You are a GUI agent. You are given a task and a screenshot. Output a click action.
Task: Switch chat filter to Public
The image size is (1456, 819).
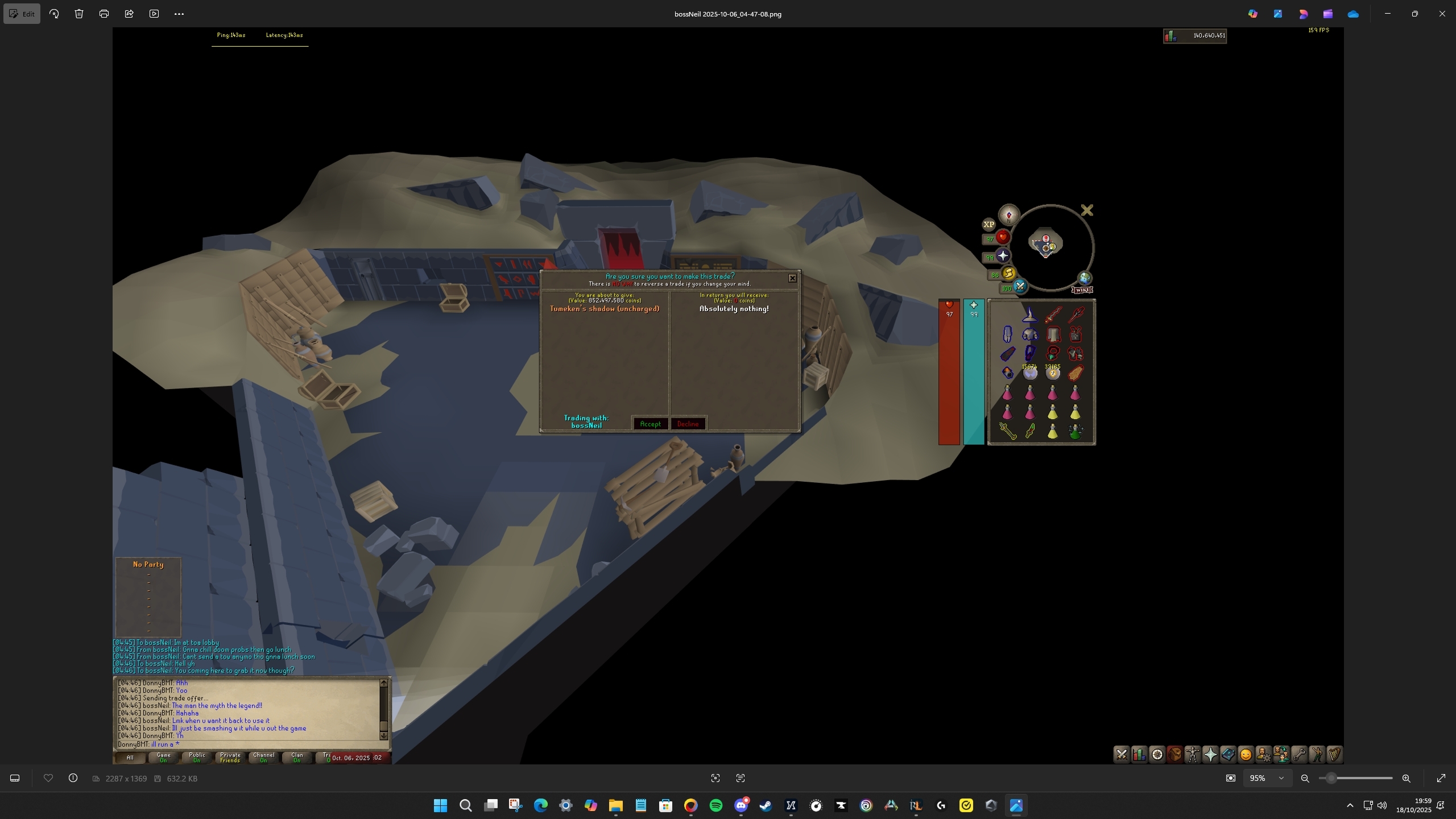coord(197,758)
